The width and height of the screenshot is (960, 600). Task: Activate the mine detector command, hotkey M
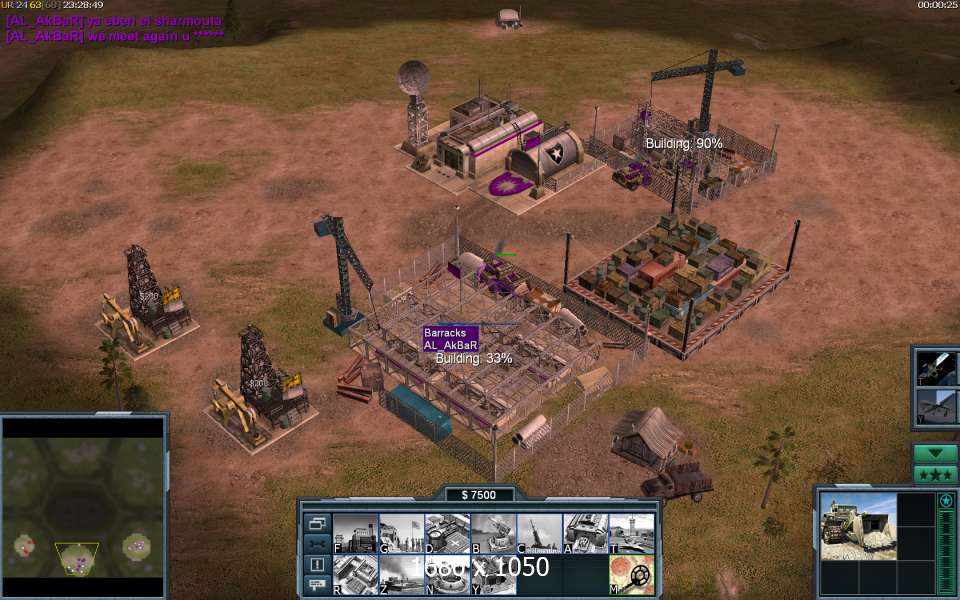pyautogui.click(x=631, y=574)
